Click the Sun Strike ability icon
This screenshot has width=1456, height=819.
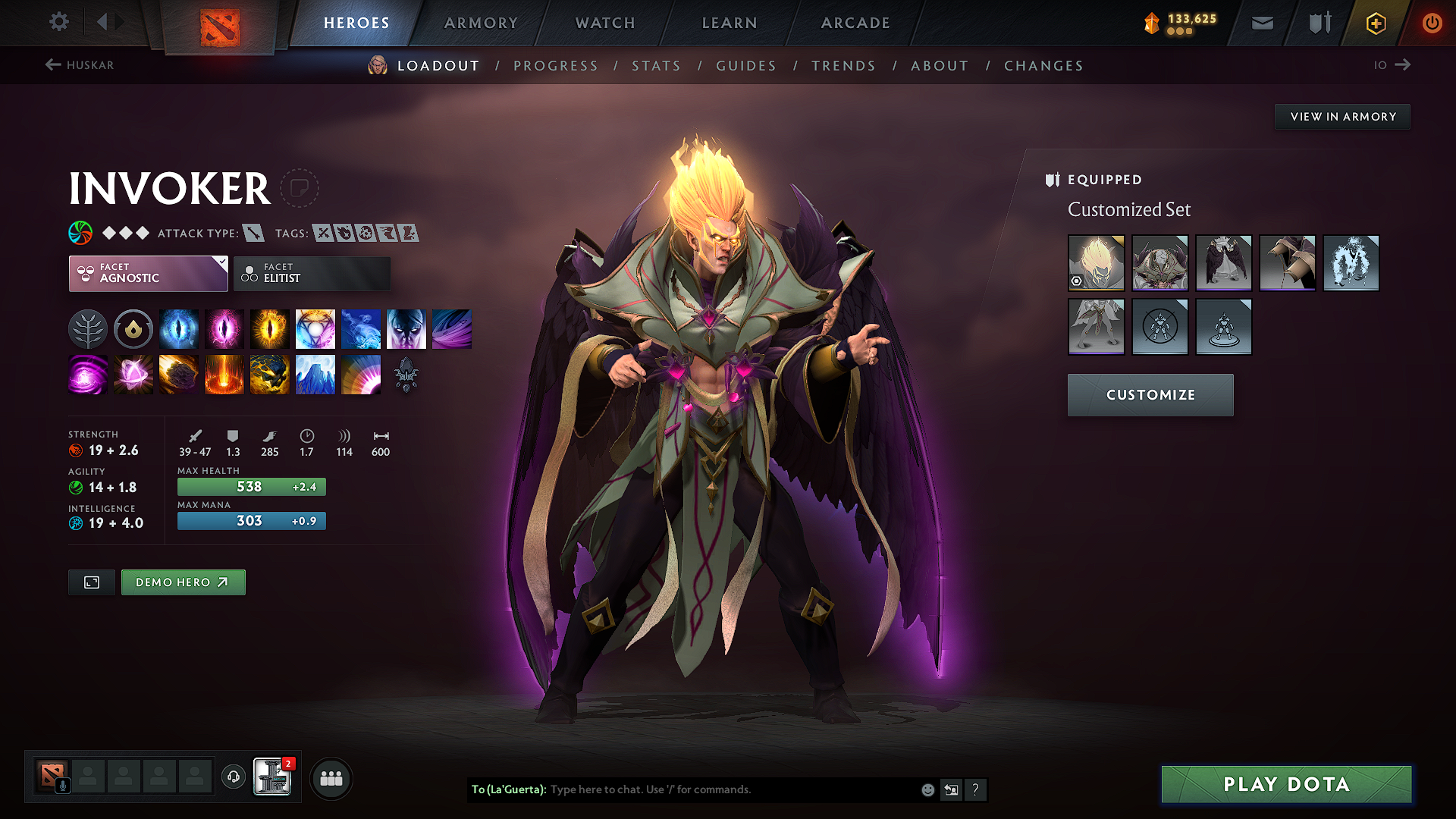tap(224, 374)
